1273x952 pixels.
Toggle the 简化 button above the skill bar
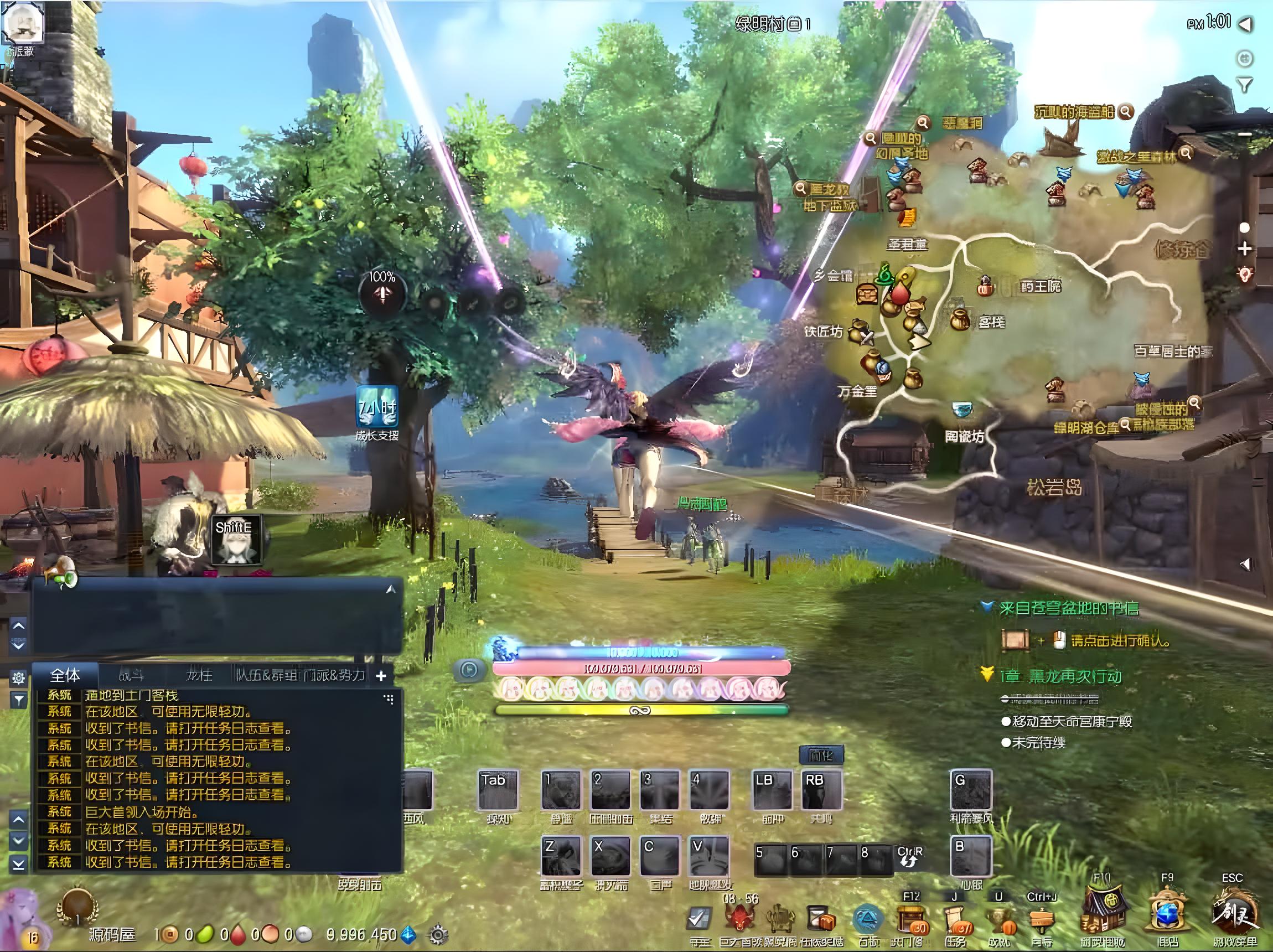[821, 754]
